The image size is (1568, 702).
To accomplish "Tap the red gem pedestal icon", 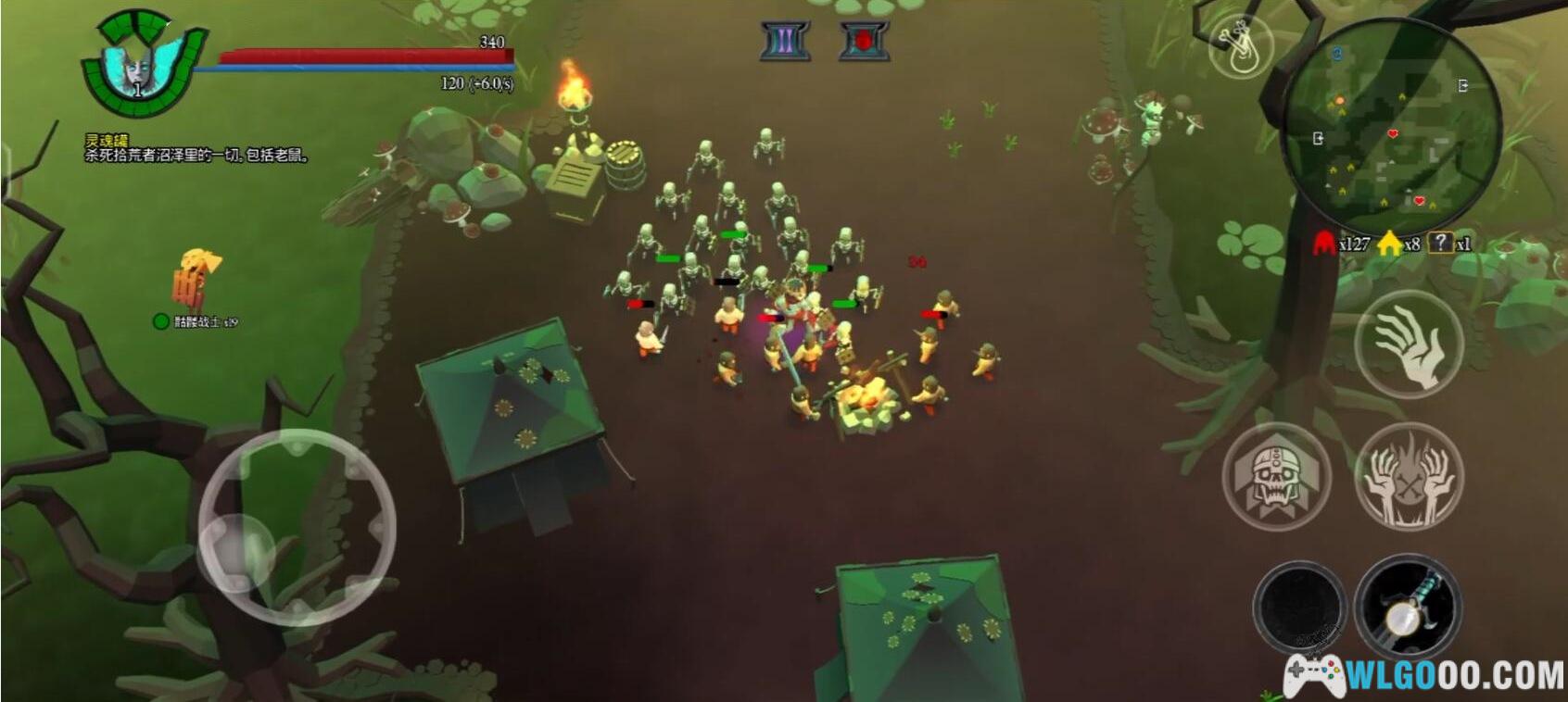I will [864, 41].
